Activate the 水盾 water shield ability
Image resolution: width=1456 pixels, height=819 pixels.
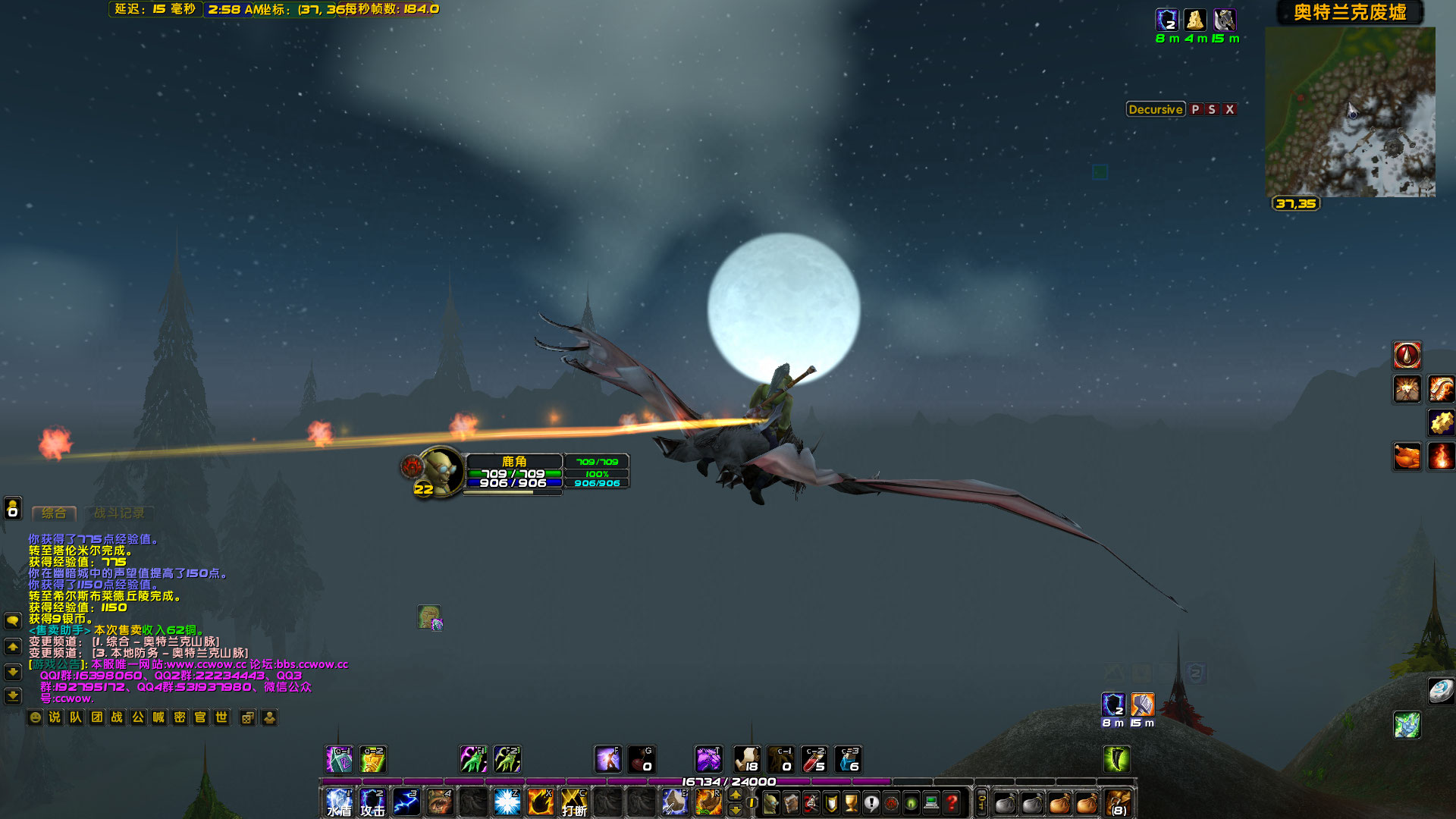point(339,802)
